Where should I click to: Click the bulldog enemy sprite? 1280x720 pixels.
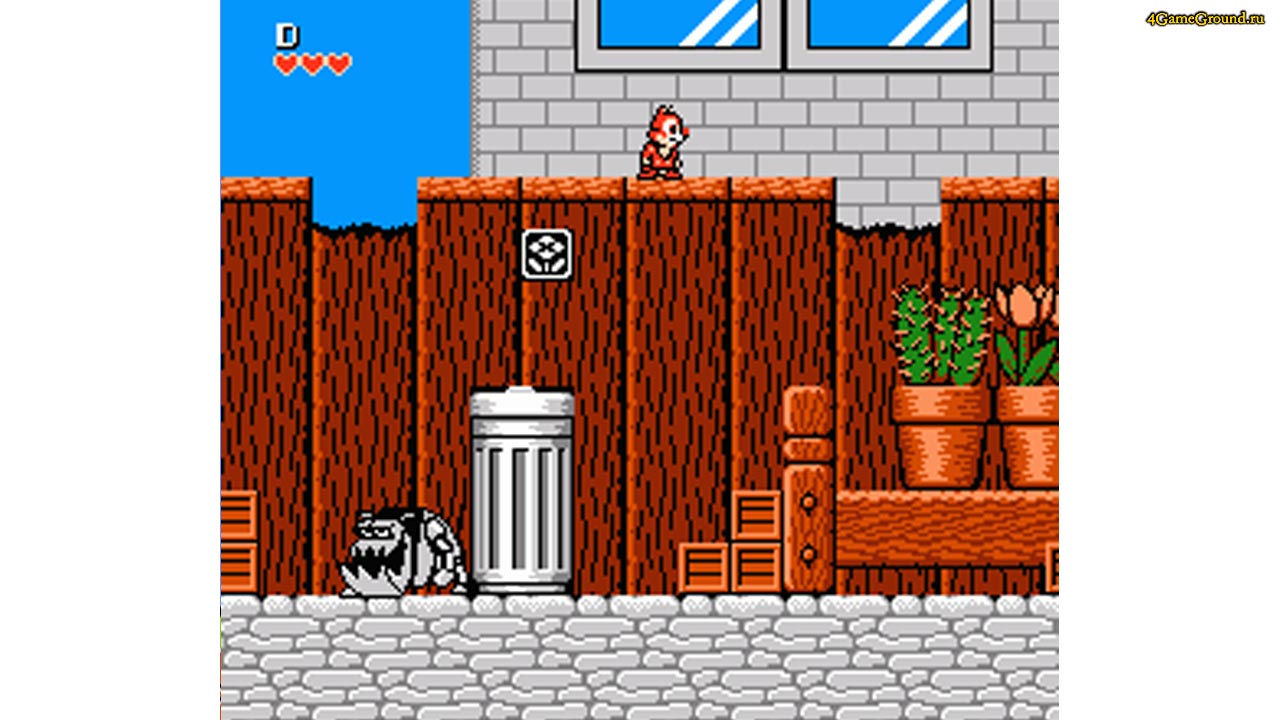(400, 550)
